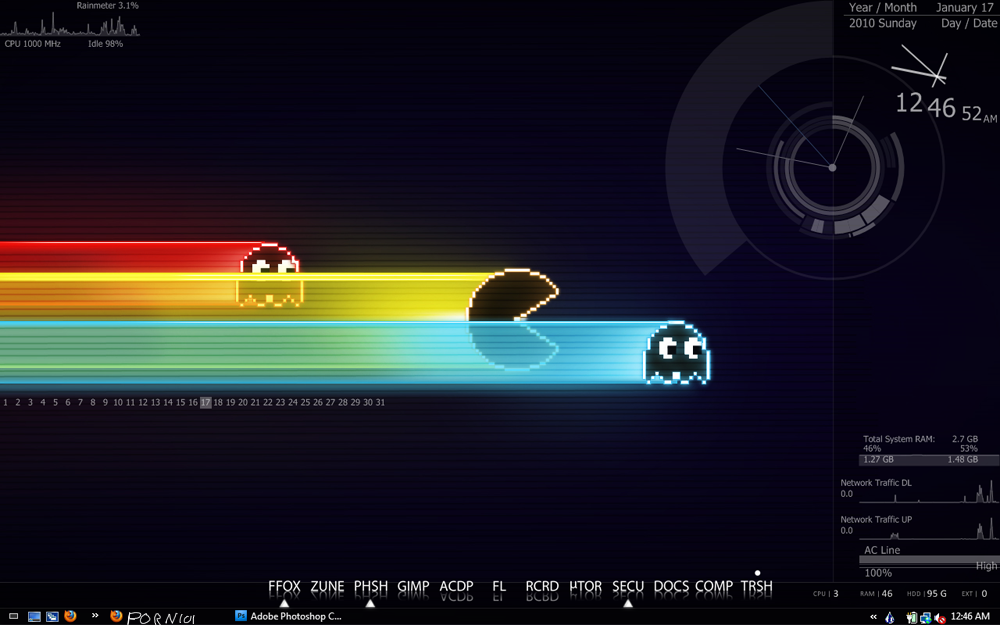This screenshot has height=625, width=1000.
Task: Show hidden system tray icons
Action: pyautogui.click(x=874, y=617)
